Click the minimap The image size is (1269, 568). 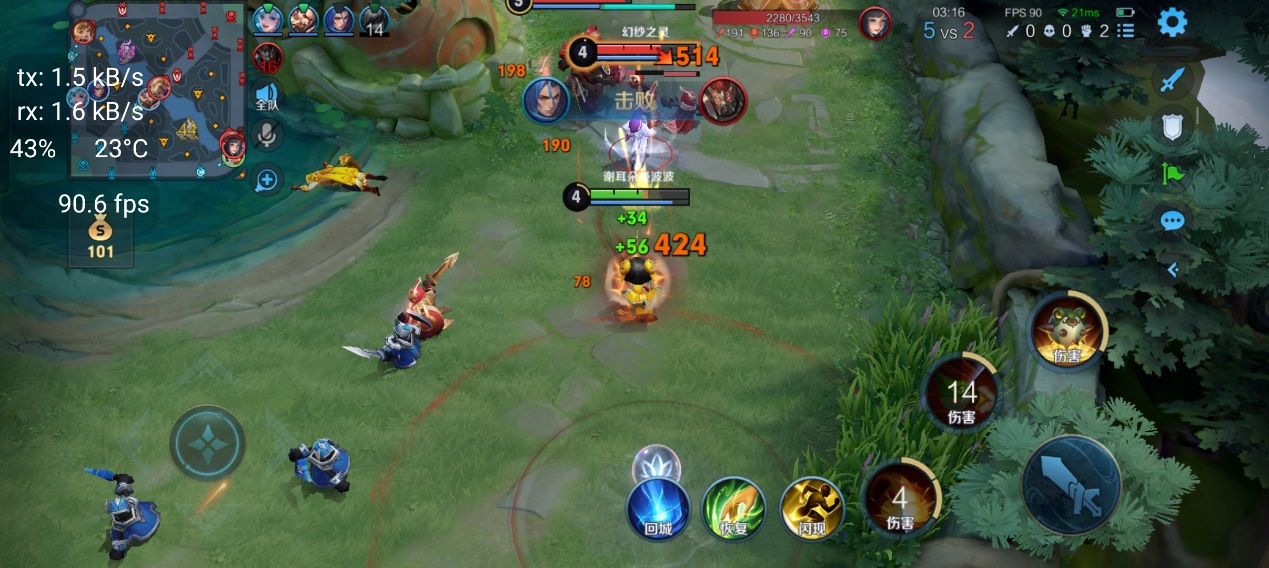158,90
